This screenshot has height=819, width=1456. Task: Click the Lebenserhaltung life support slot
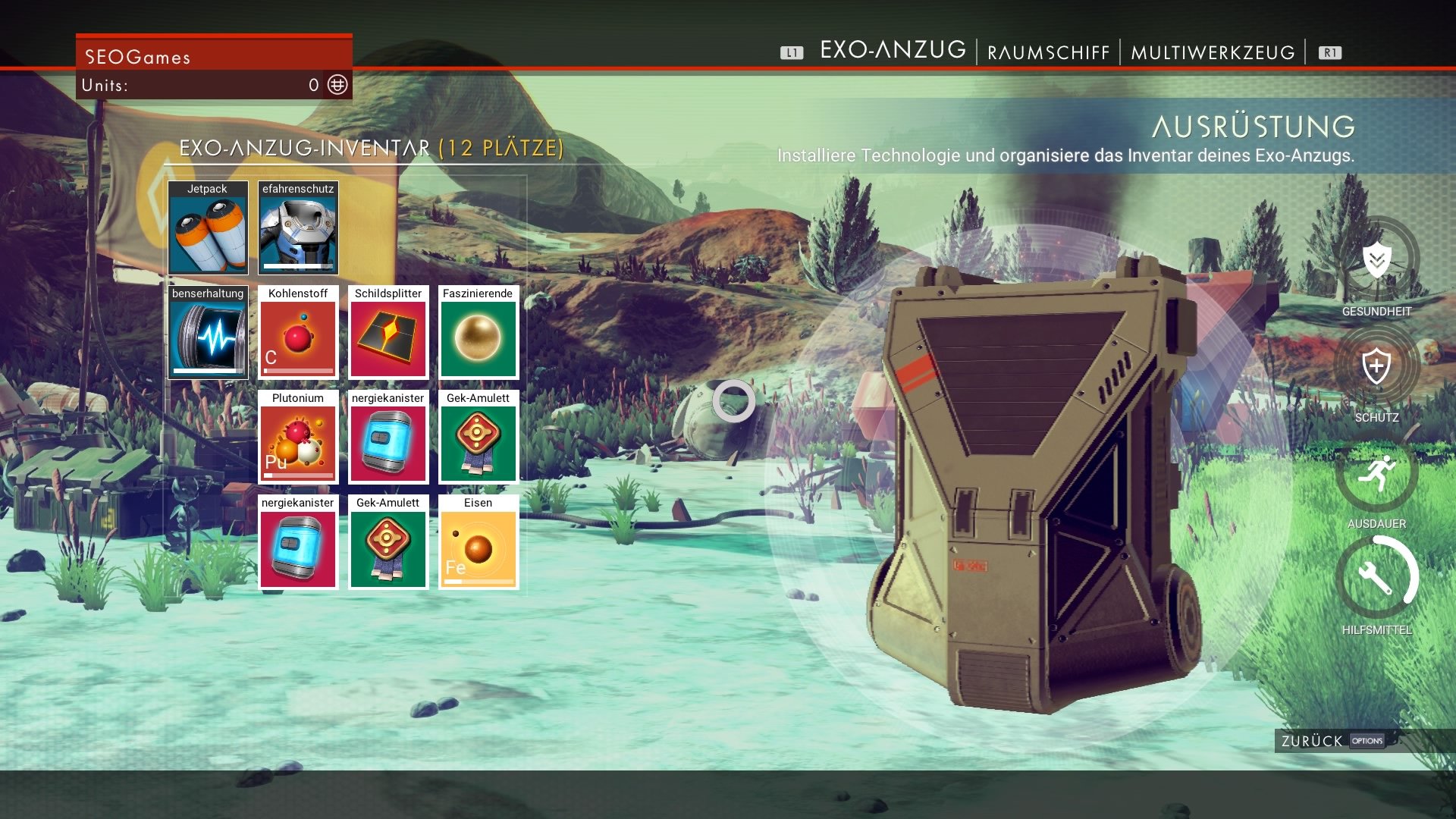click(x=208, y=333)
